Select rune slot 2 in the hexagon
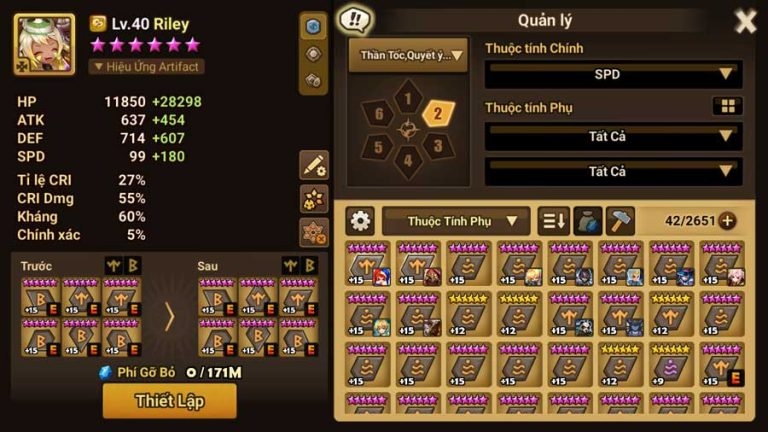This screenshot has height=432, width=768. pos(437,113)
